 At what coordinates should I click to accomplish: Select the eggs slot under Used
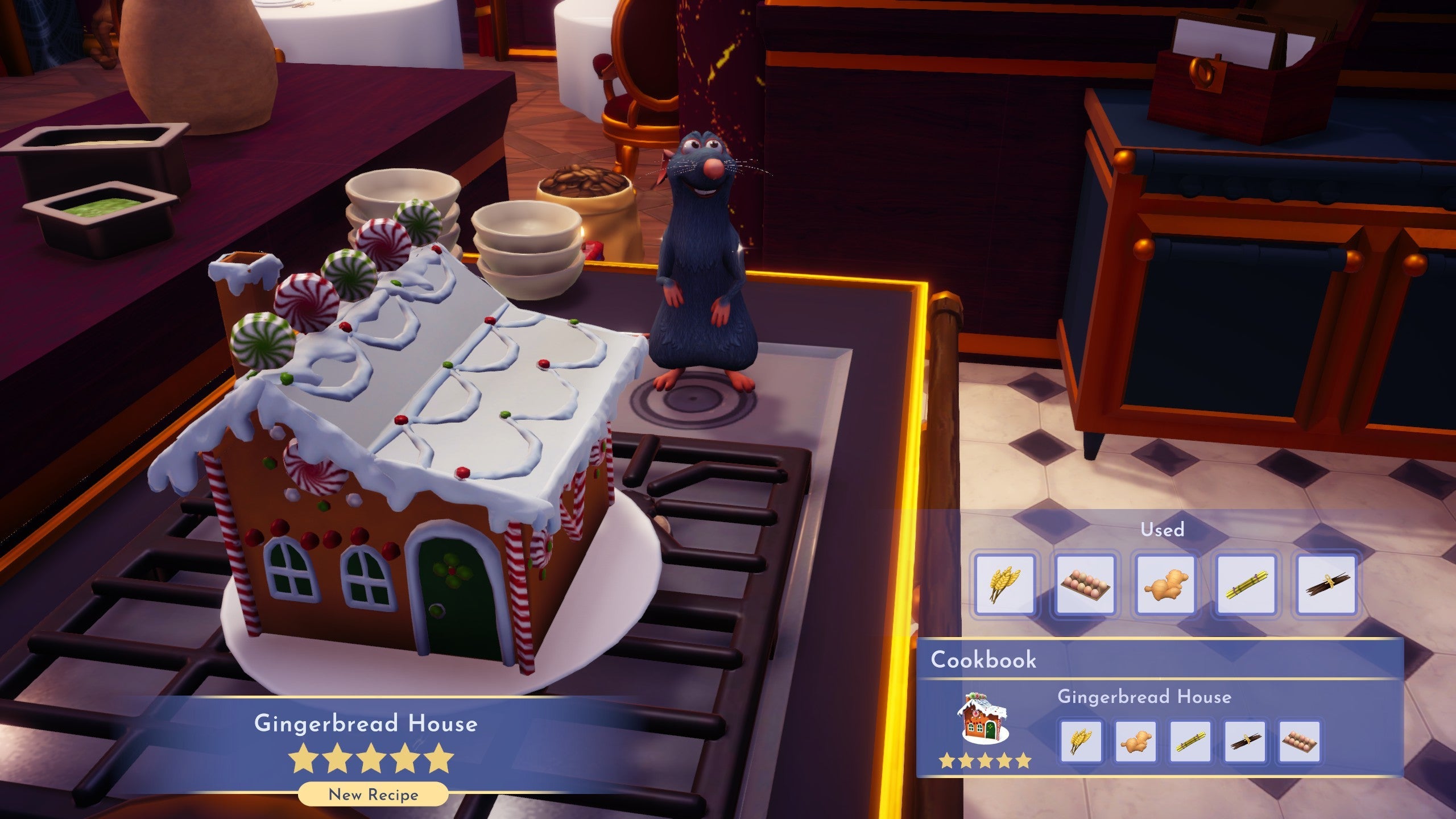tap(1085, 585)
